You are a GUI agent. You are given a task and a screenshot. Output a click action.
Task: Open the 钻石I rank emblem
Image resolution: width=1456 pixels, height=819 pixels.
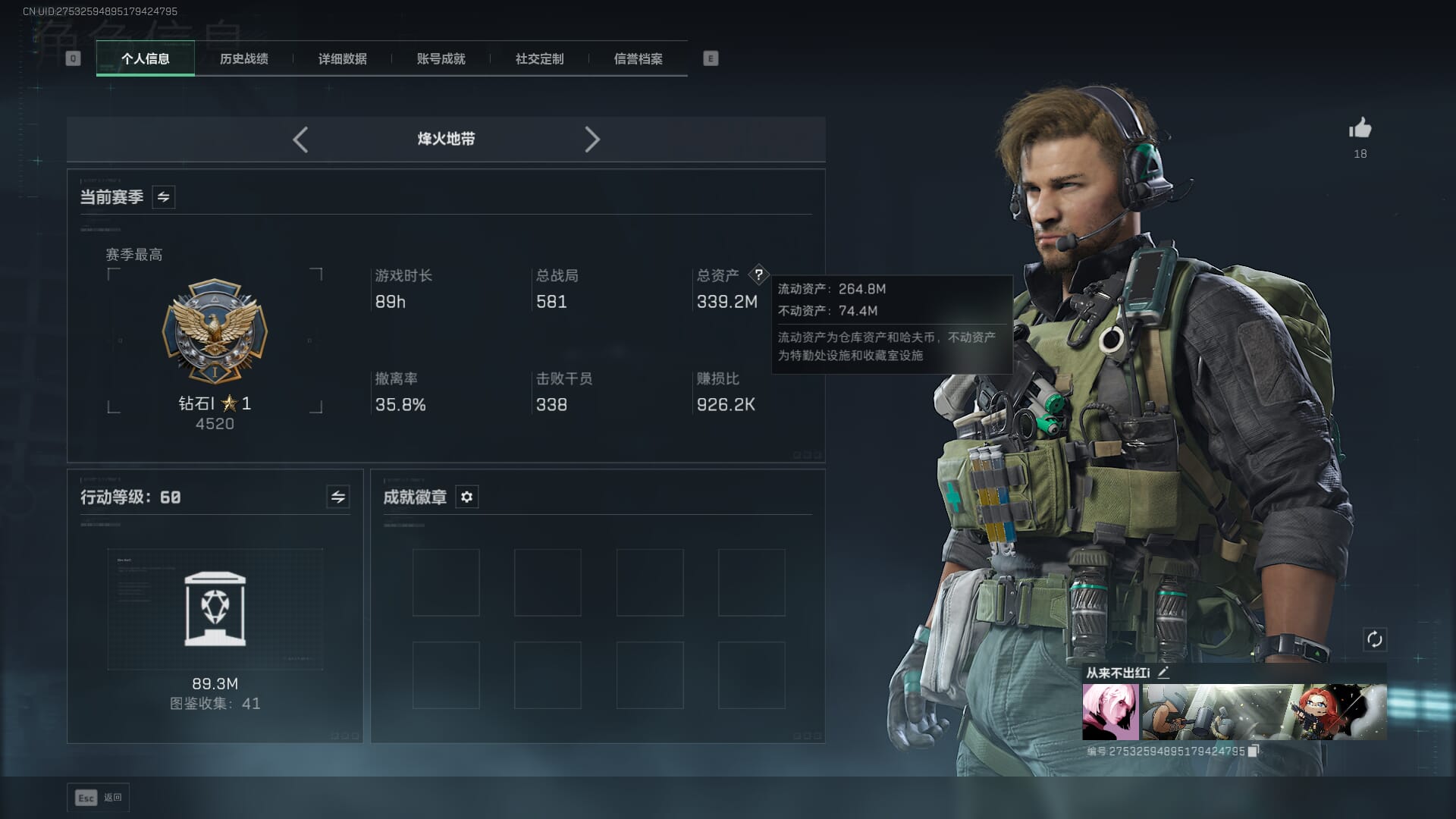pos(215,331)
